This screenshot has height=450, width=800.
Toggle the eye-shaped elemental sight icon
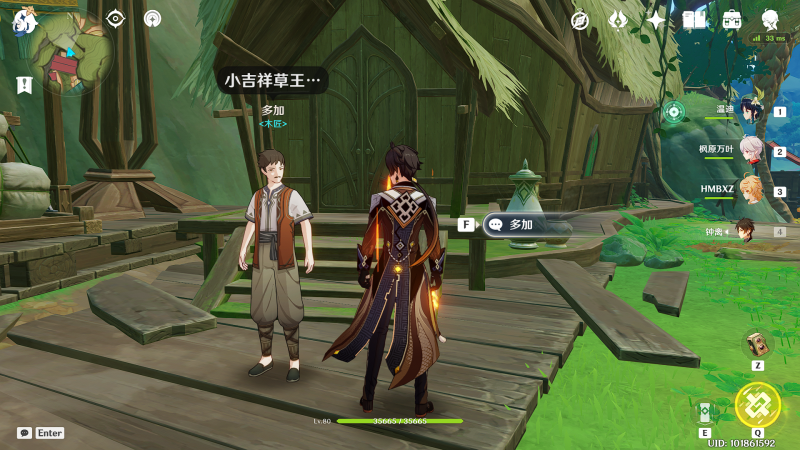[x=116, y=18]
